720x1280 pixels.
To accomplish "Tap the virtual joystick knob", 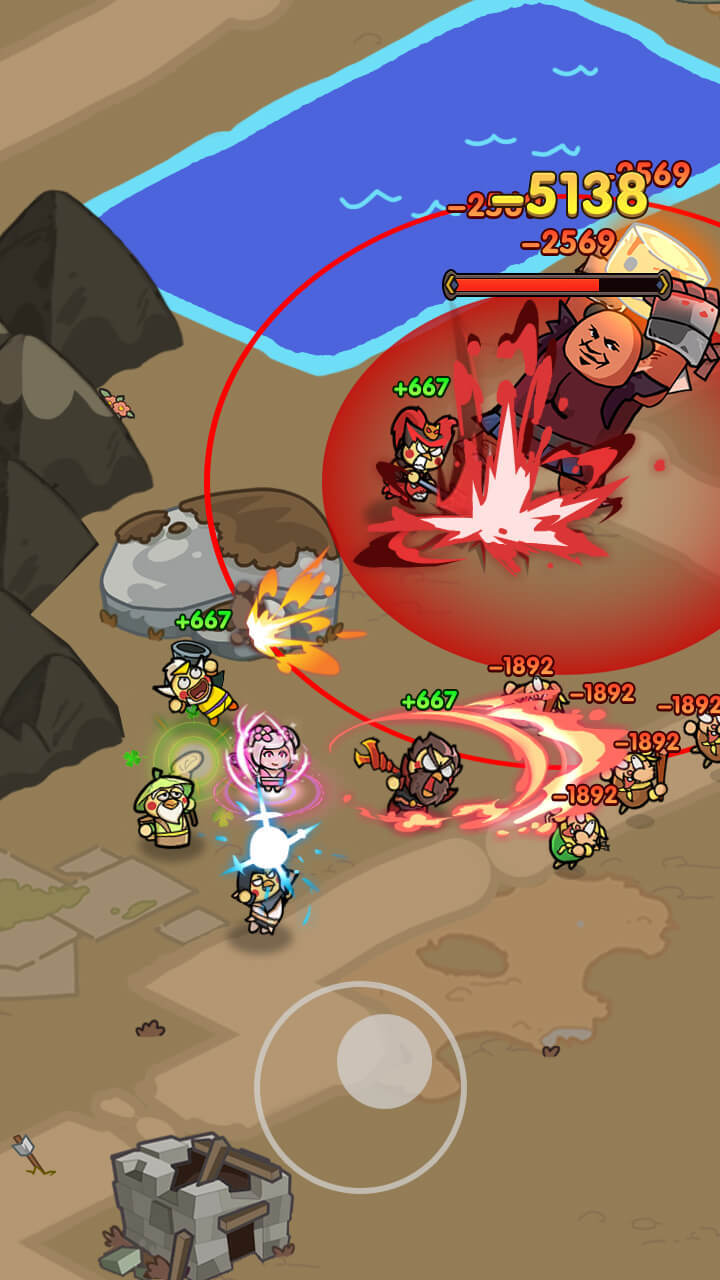I will (384, 1061).
